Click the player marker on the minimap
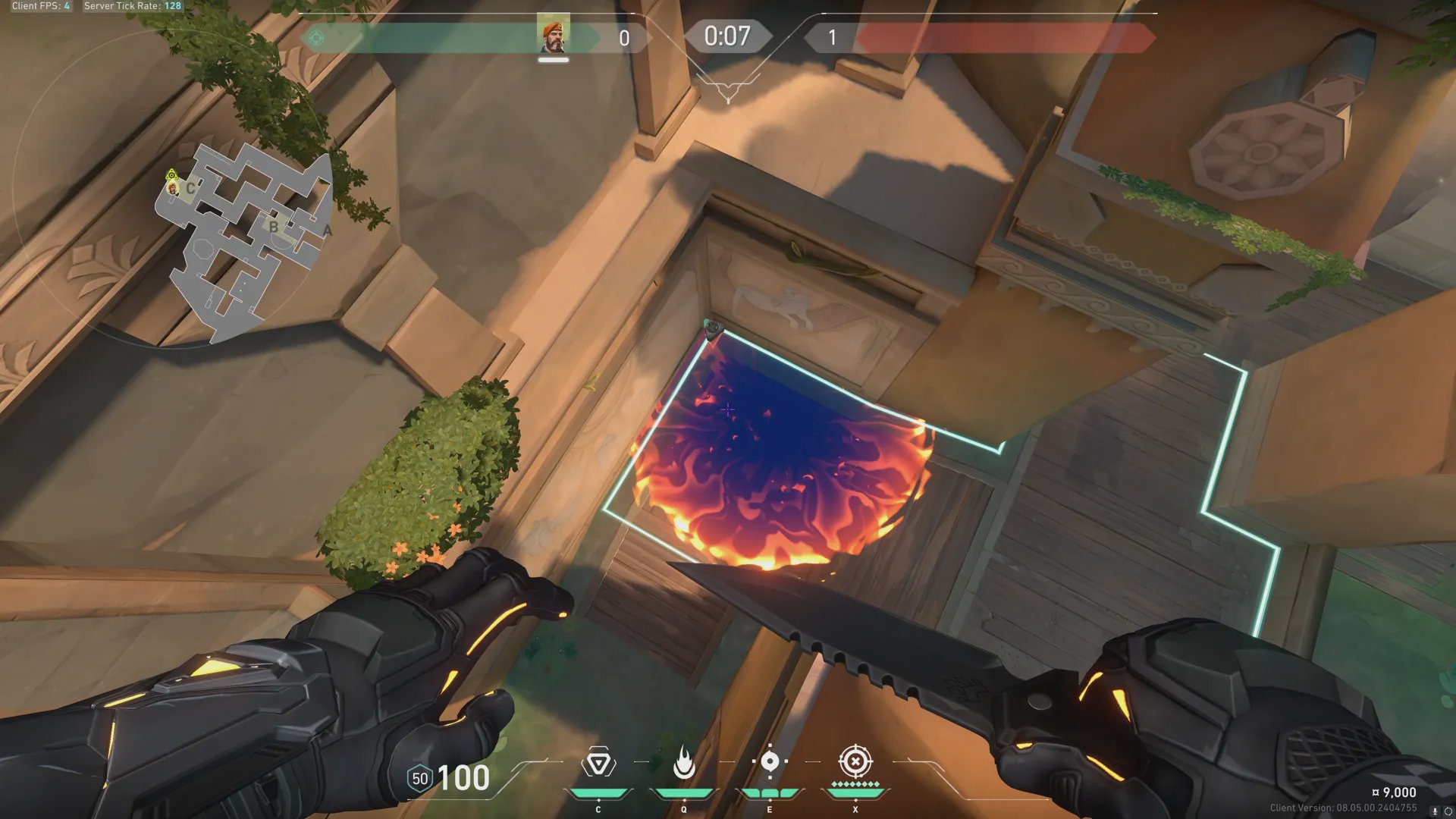 pos(173,187)
